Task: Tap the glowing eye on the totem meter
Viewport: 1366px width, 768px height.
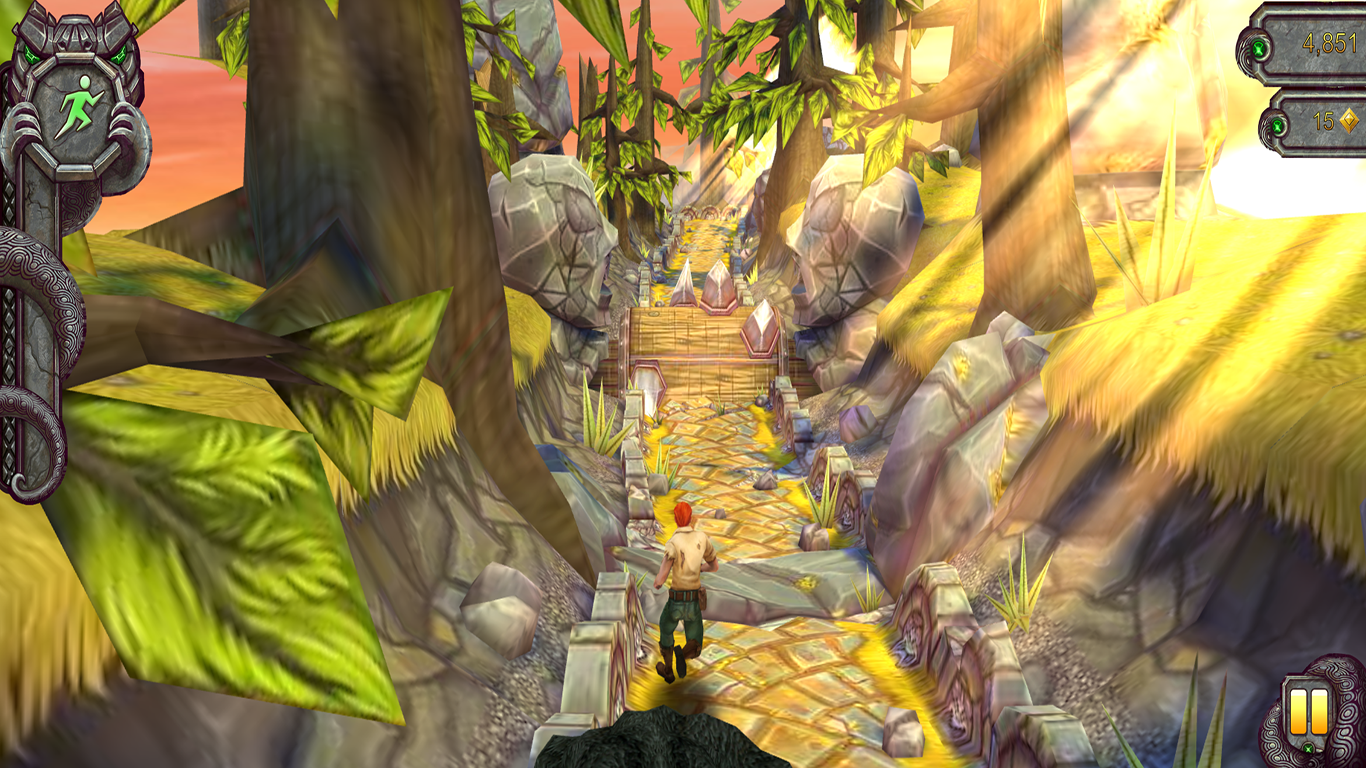Action: 30,52
